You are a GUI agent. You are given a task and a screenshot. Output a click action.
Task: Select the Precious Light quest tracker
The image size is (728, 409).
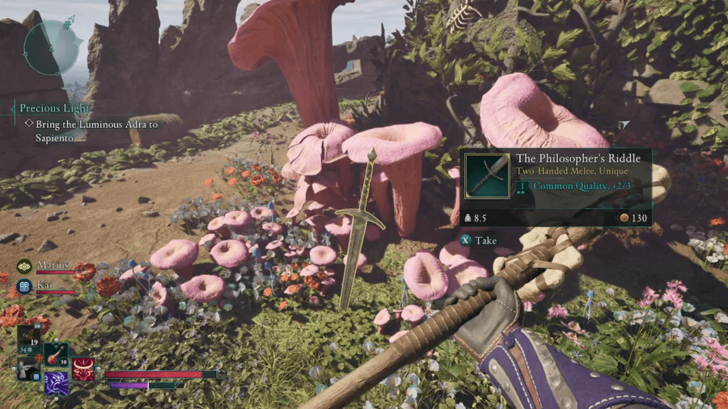click(55, 108)
